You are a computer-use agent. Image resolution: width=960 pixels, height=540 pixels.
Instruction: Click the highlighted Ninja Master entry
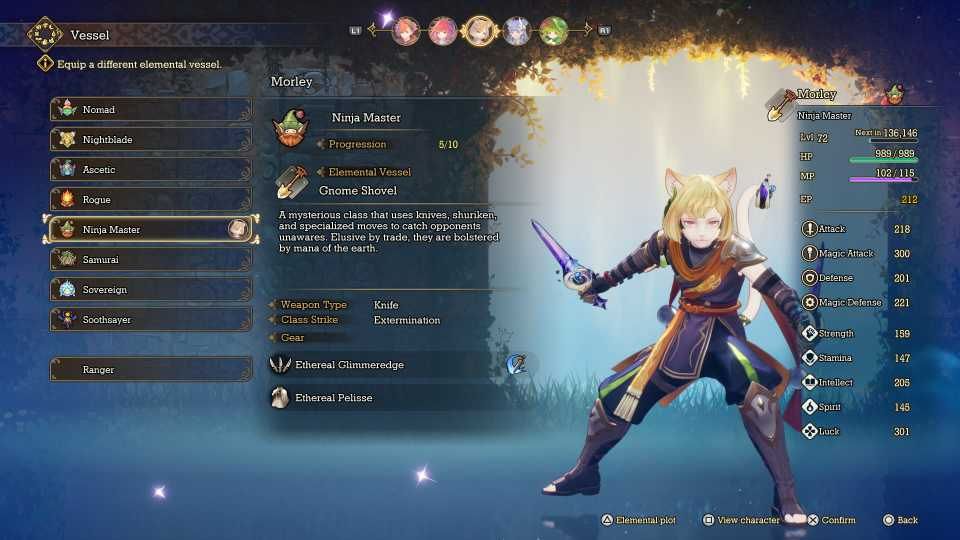(x=150, y=229)
